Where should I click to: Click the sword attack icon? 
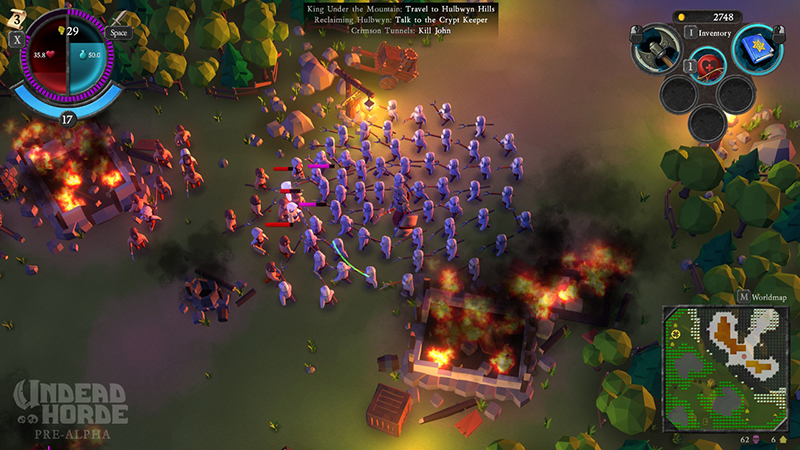(120, 19)
